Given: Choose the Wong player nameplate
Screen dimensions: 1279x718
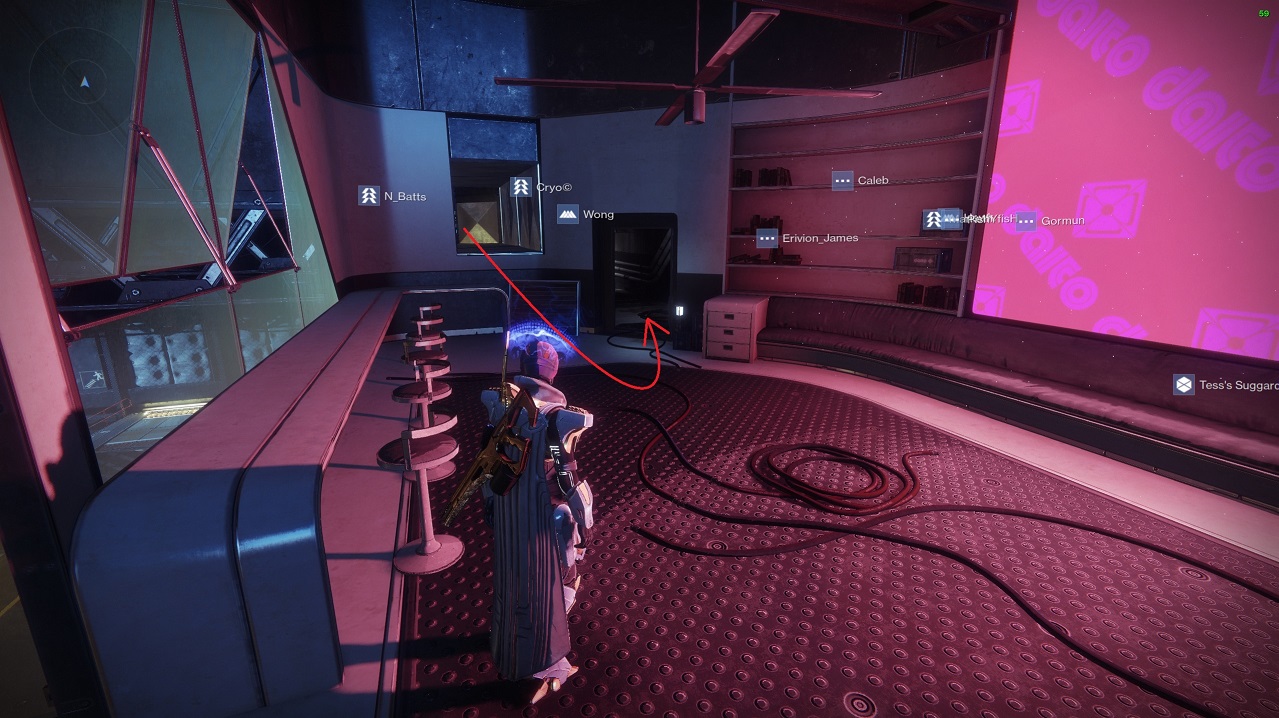Looking at the screenshot, I should click(x=586, y=214).
